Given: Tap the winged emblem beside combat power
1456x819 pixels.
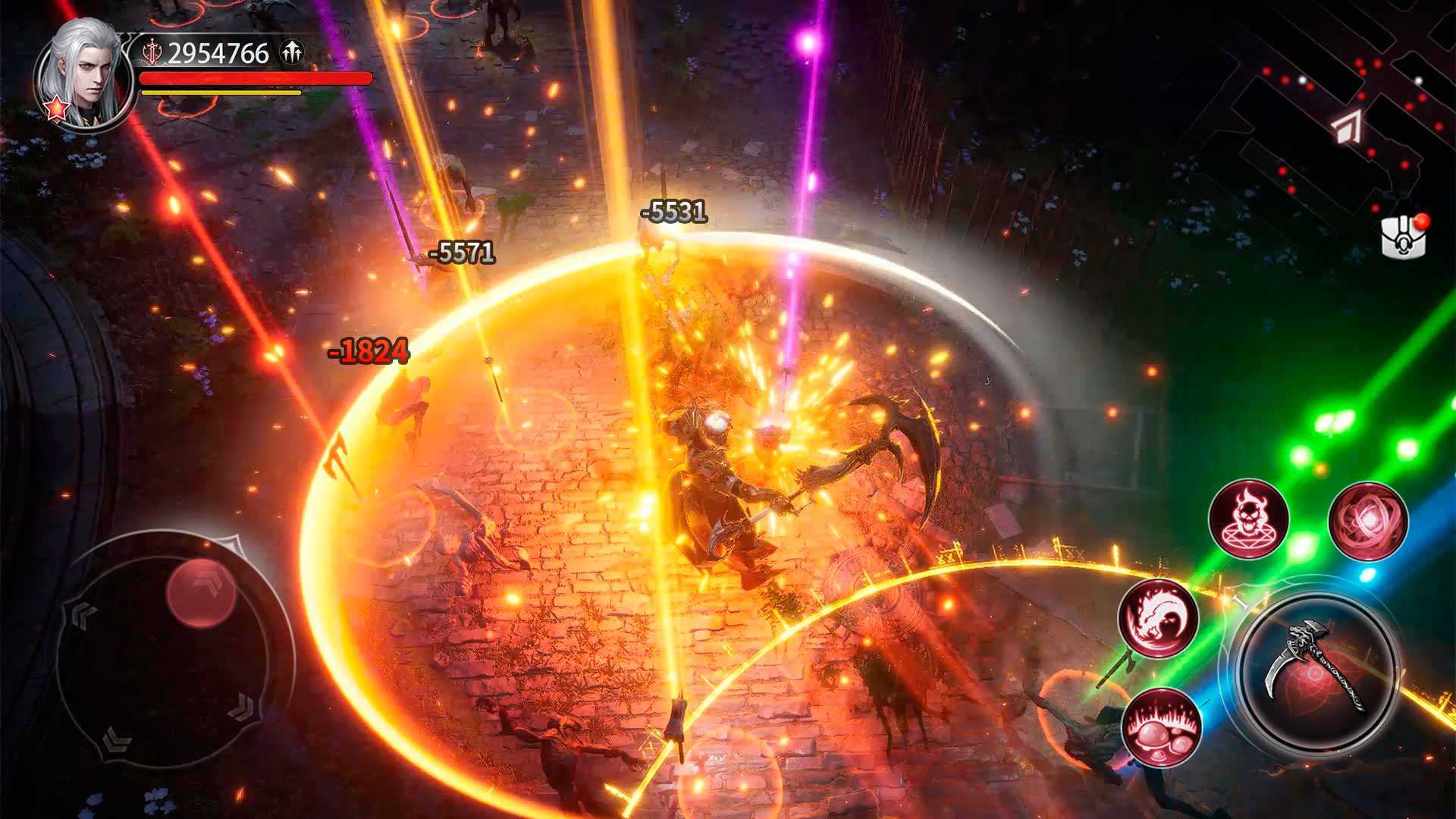Looking at the screenshot, I should pos(291,53).
